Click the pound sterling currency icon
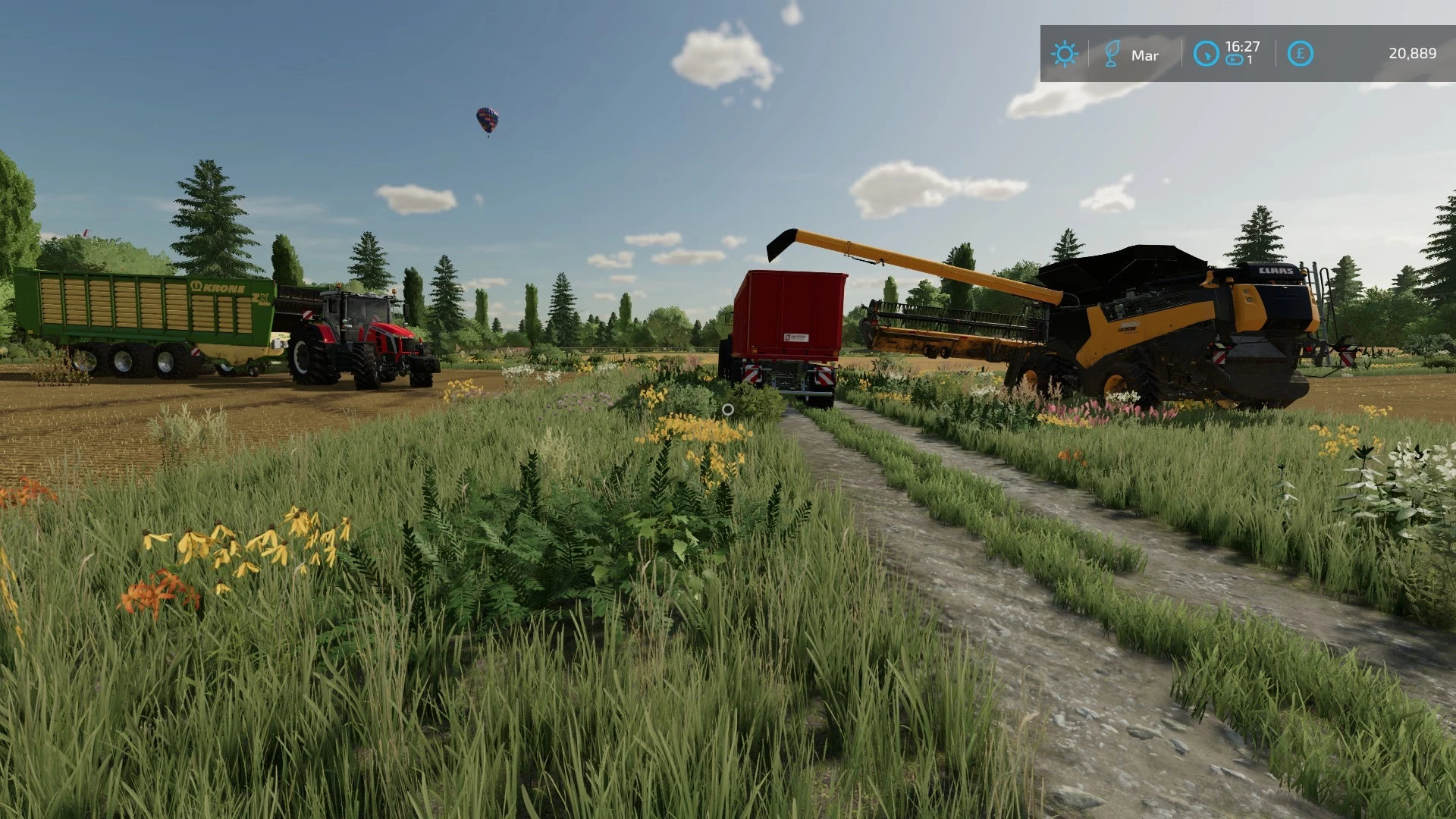 tap(1298, 53)
